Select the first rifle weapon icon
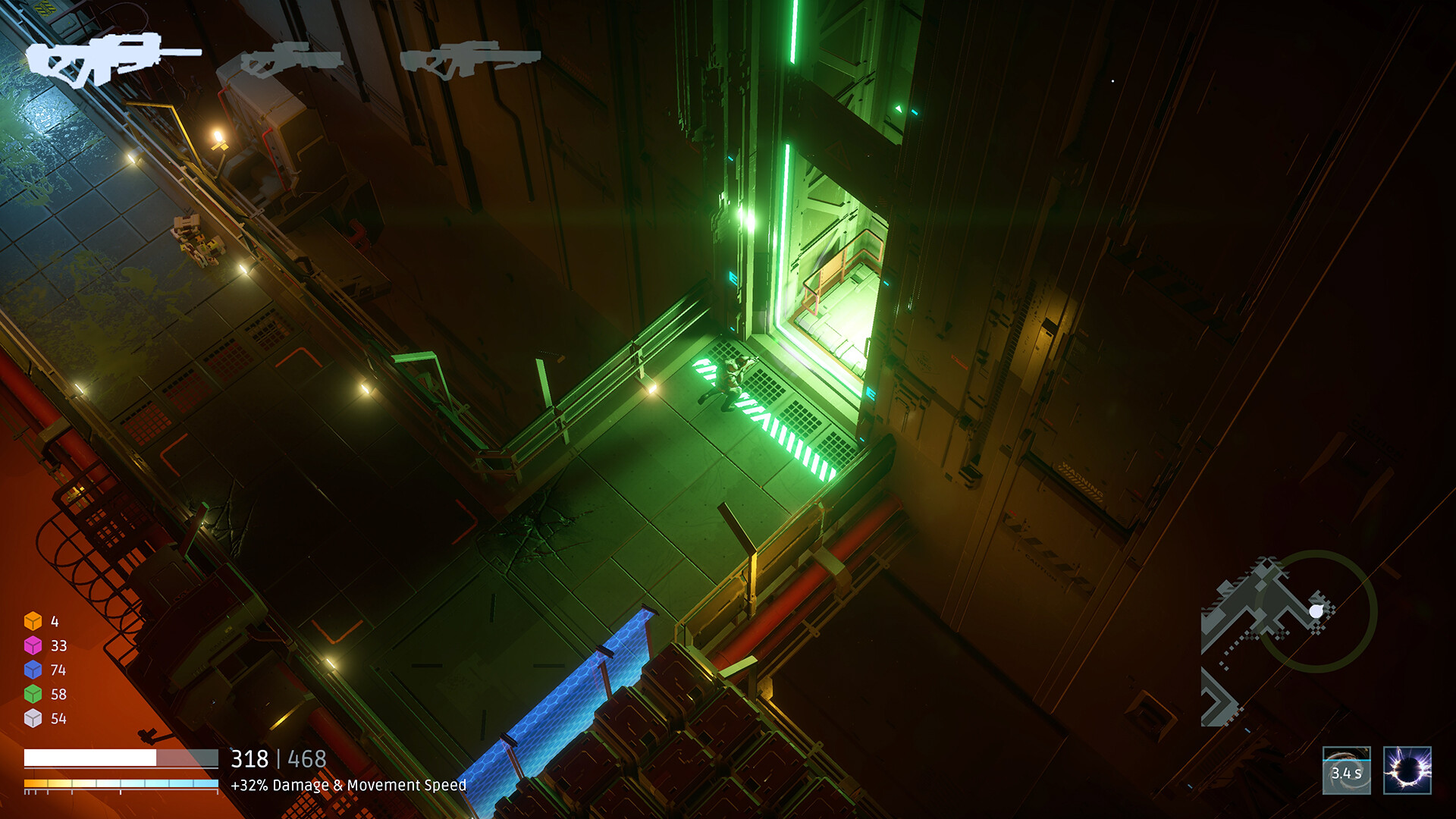Image resolution: width=1456 pixels, height=819 pixels. pos(110,61)
